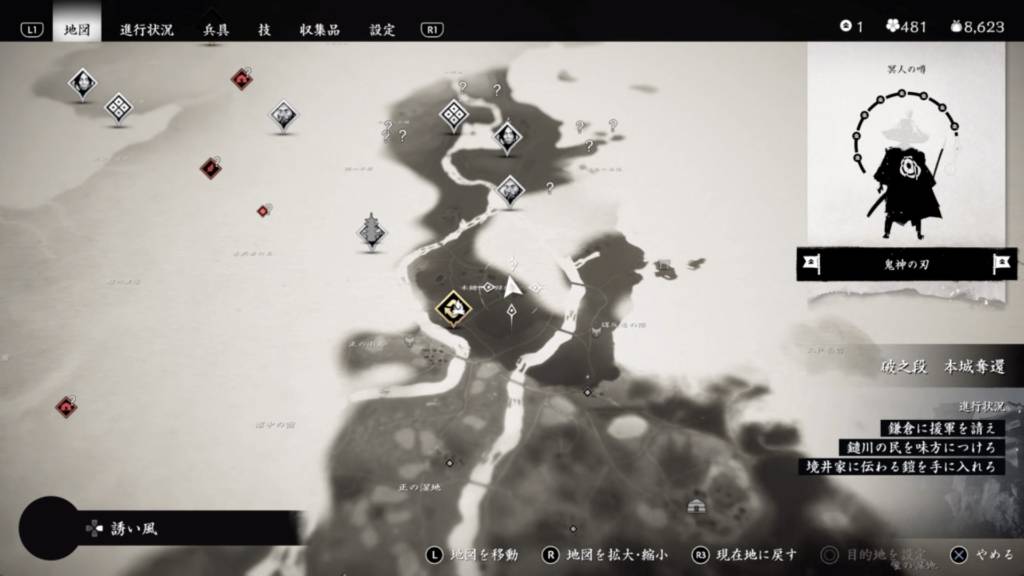This screenshot has height=576, width=1024.
Task: Select the 技 techniques tab
Action: (x=264, y=29)
